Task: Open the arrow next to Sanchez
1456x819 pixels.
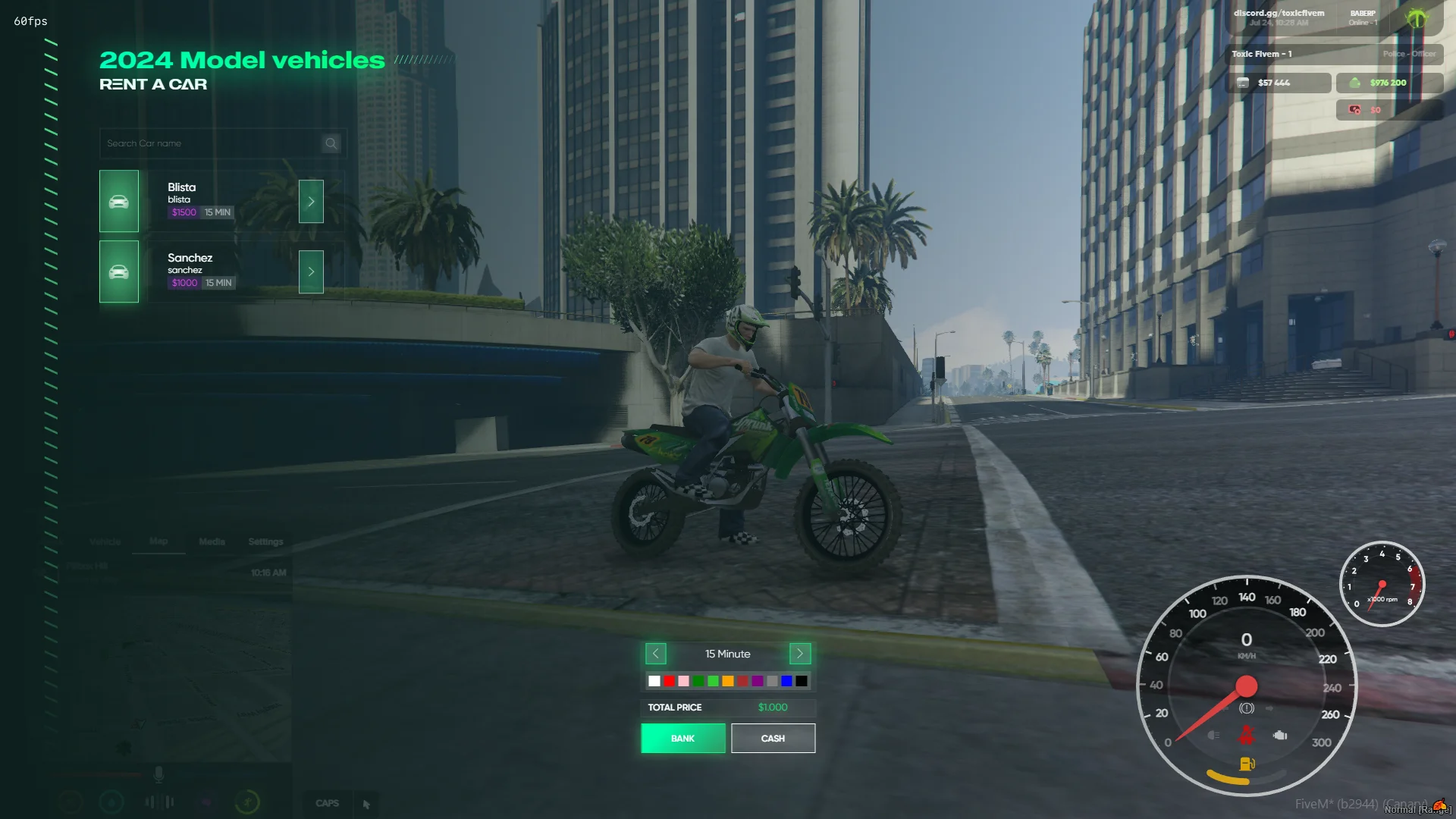Action: click(311, 271)
